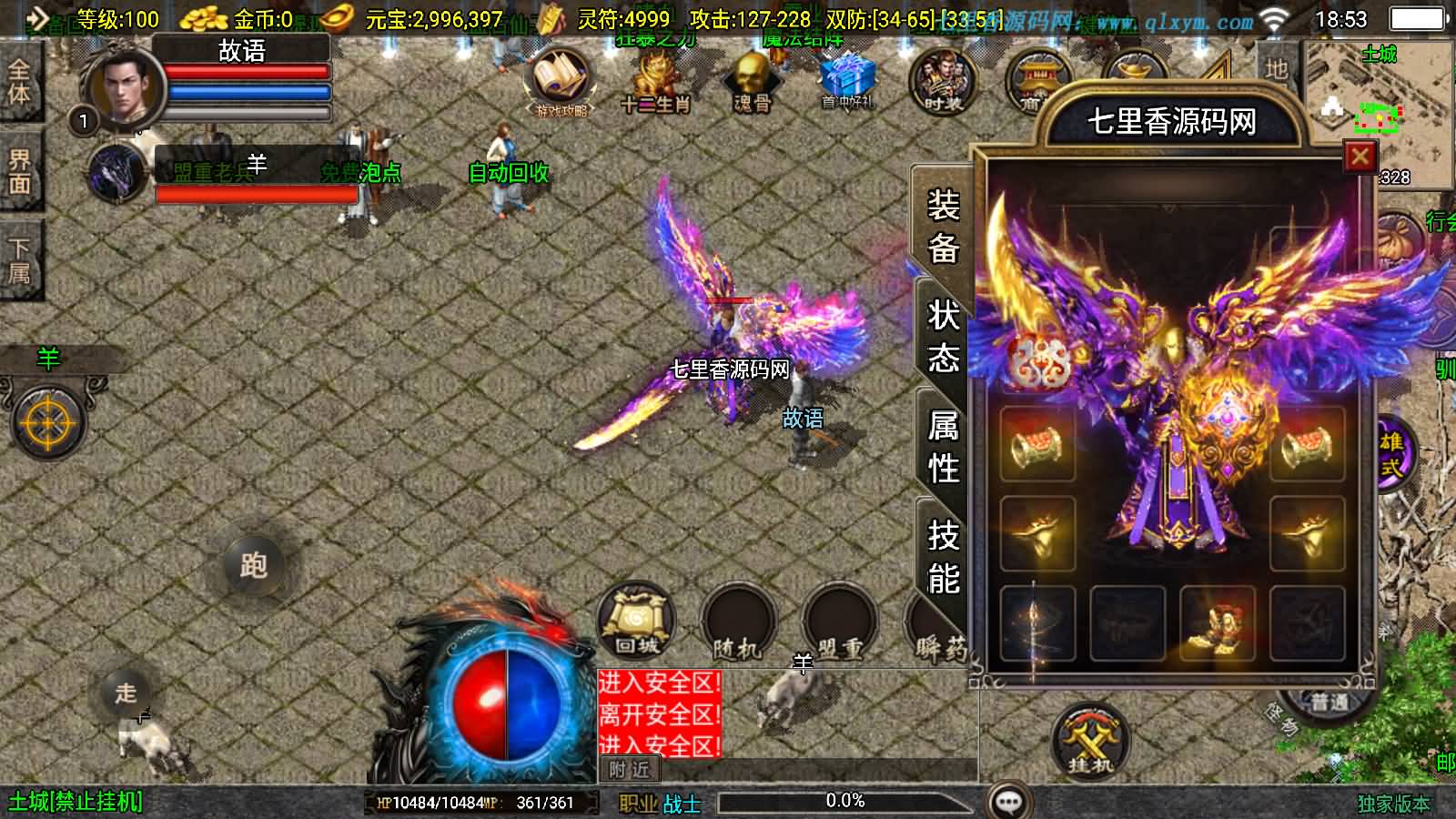
Task: Open the 时装 fashion icon
Action: click(946, 80)
